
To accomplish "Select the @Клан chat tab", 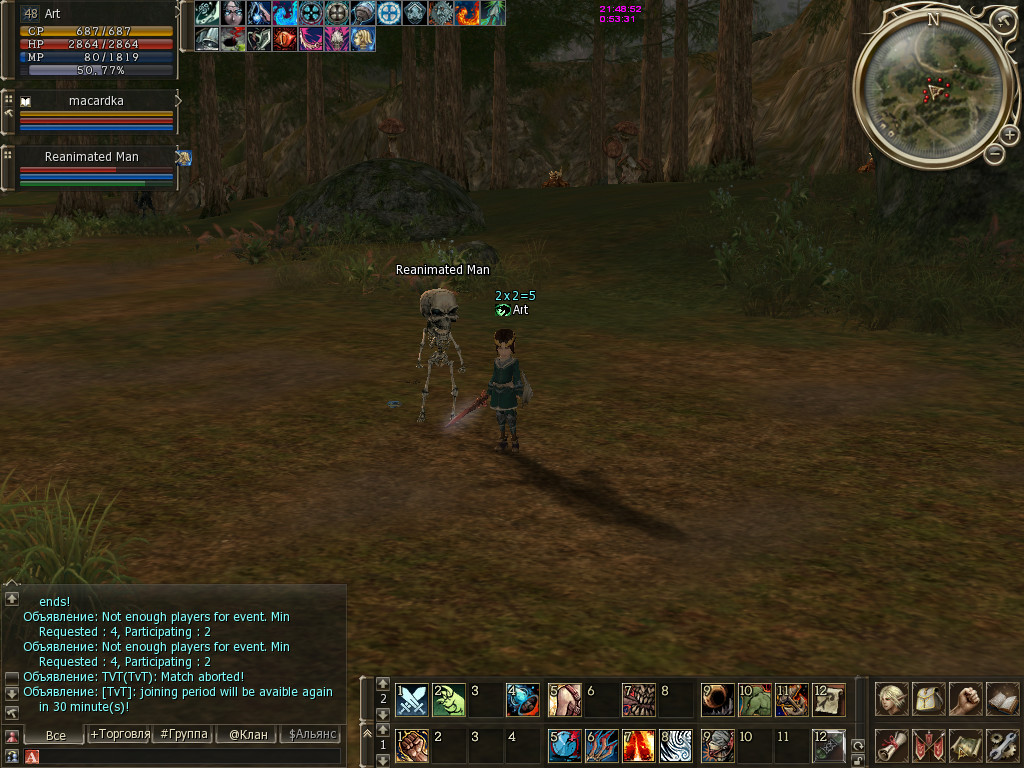I will 248,734.
